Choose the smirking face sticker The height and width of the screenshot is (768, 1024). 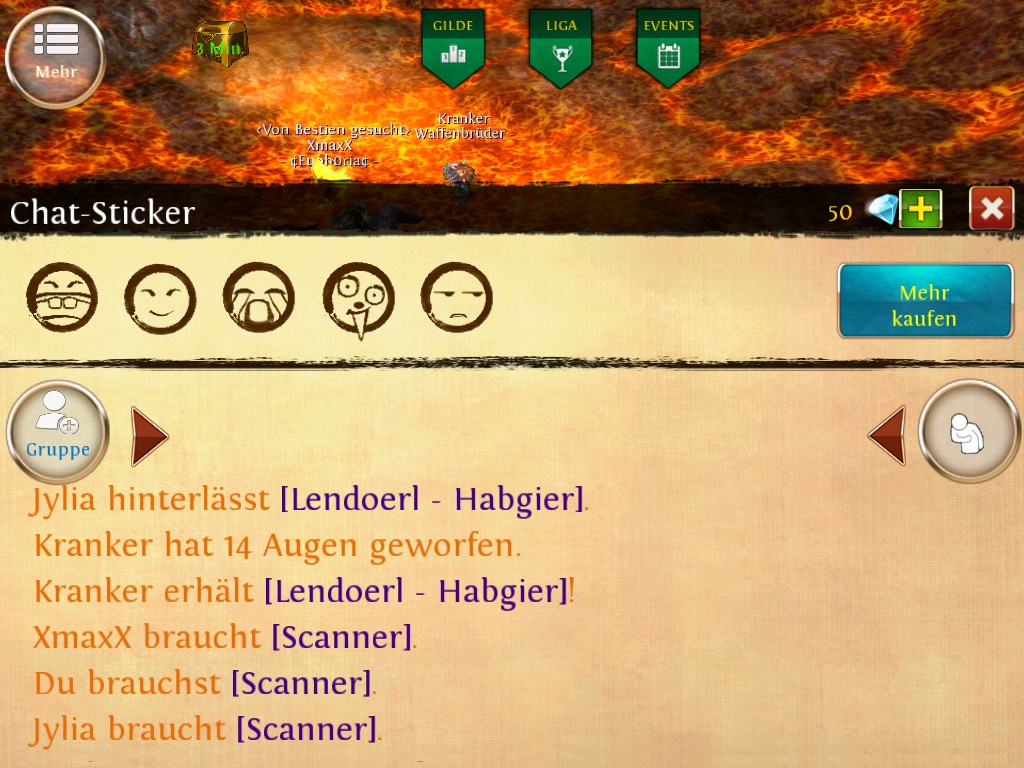160,298
